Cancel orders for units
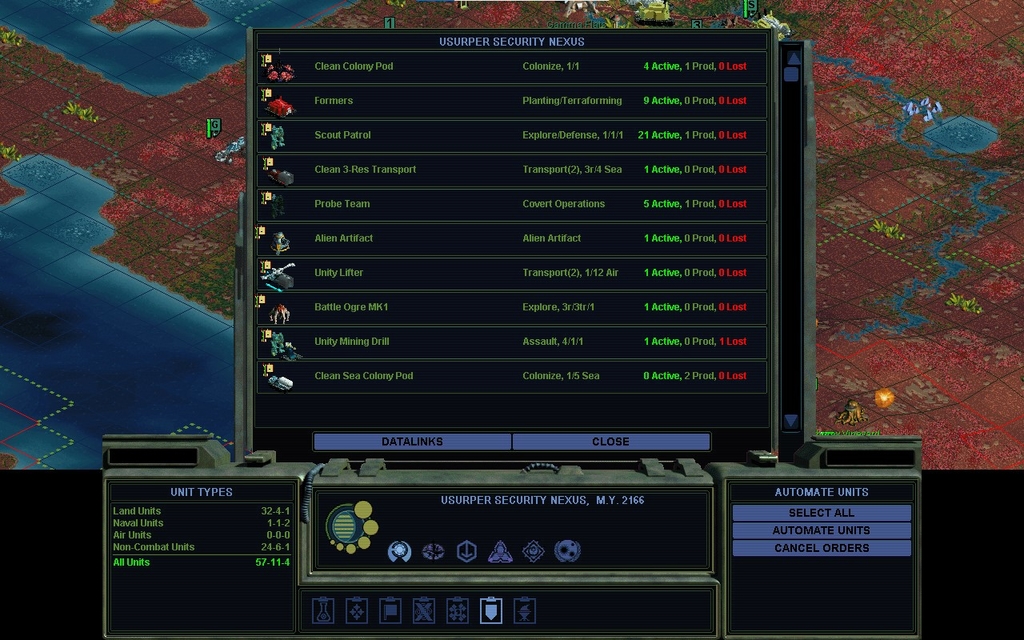 pos(821,548)
